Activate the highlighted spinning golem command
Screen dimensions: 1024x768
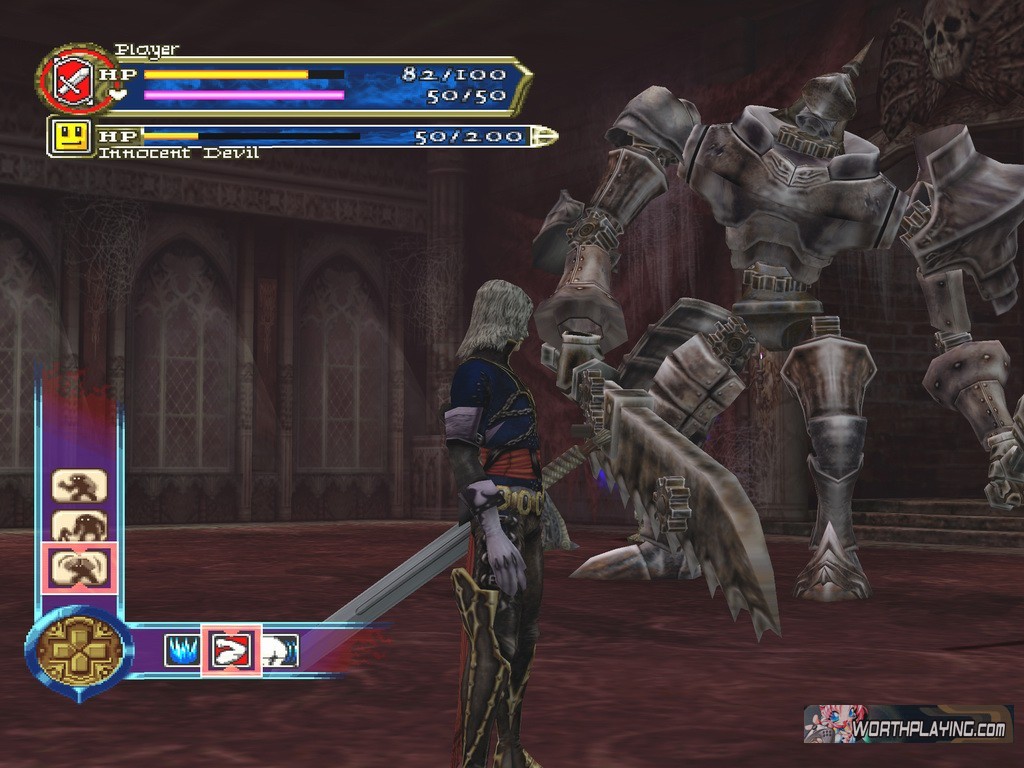79,568
